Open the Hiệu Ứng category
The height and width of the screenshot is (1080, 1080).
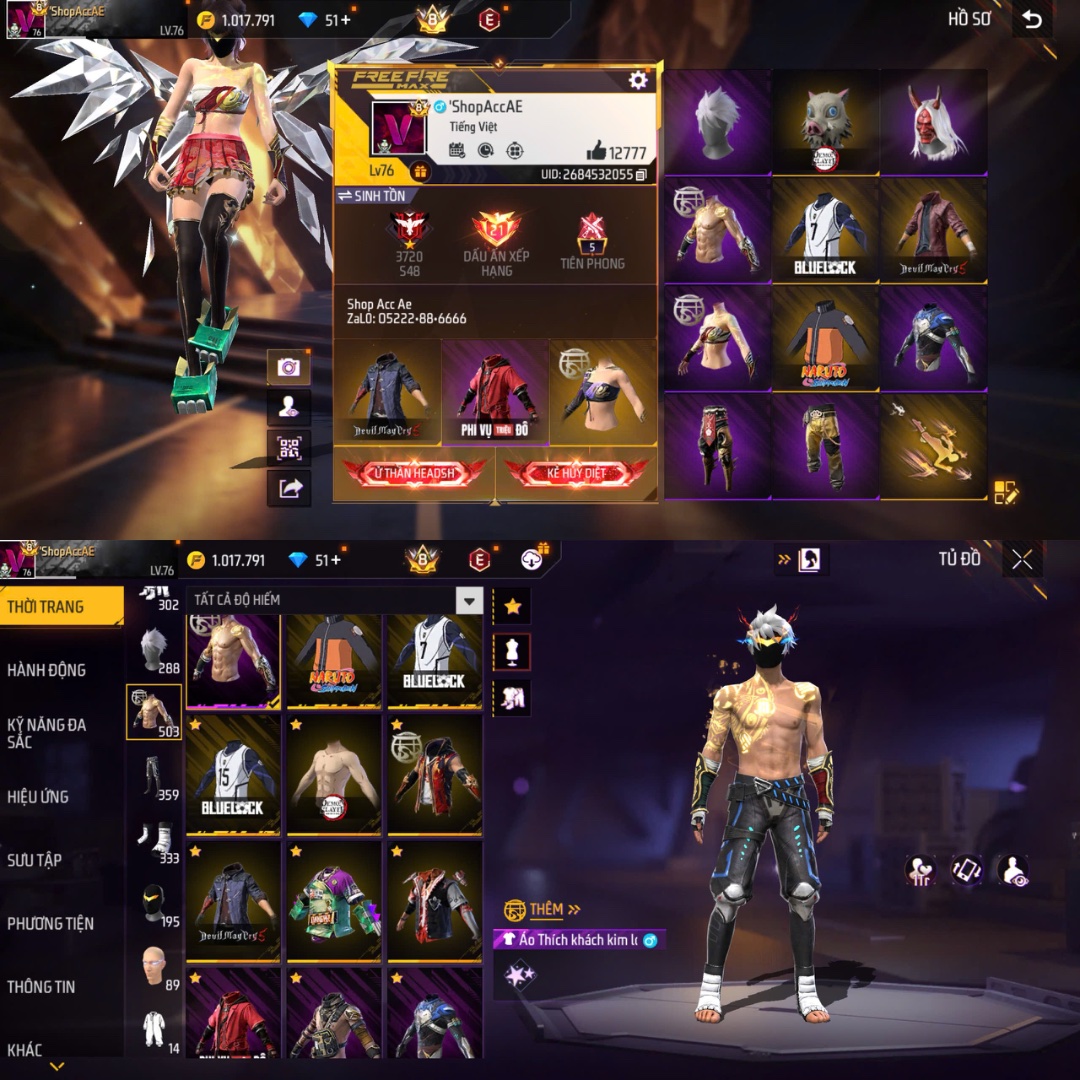tap(38, 797)
